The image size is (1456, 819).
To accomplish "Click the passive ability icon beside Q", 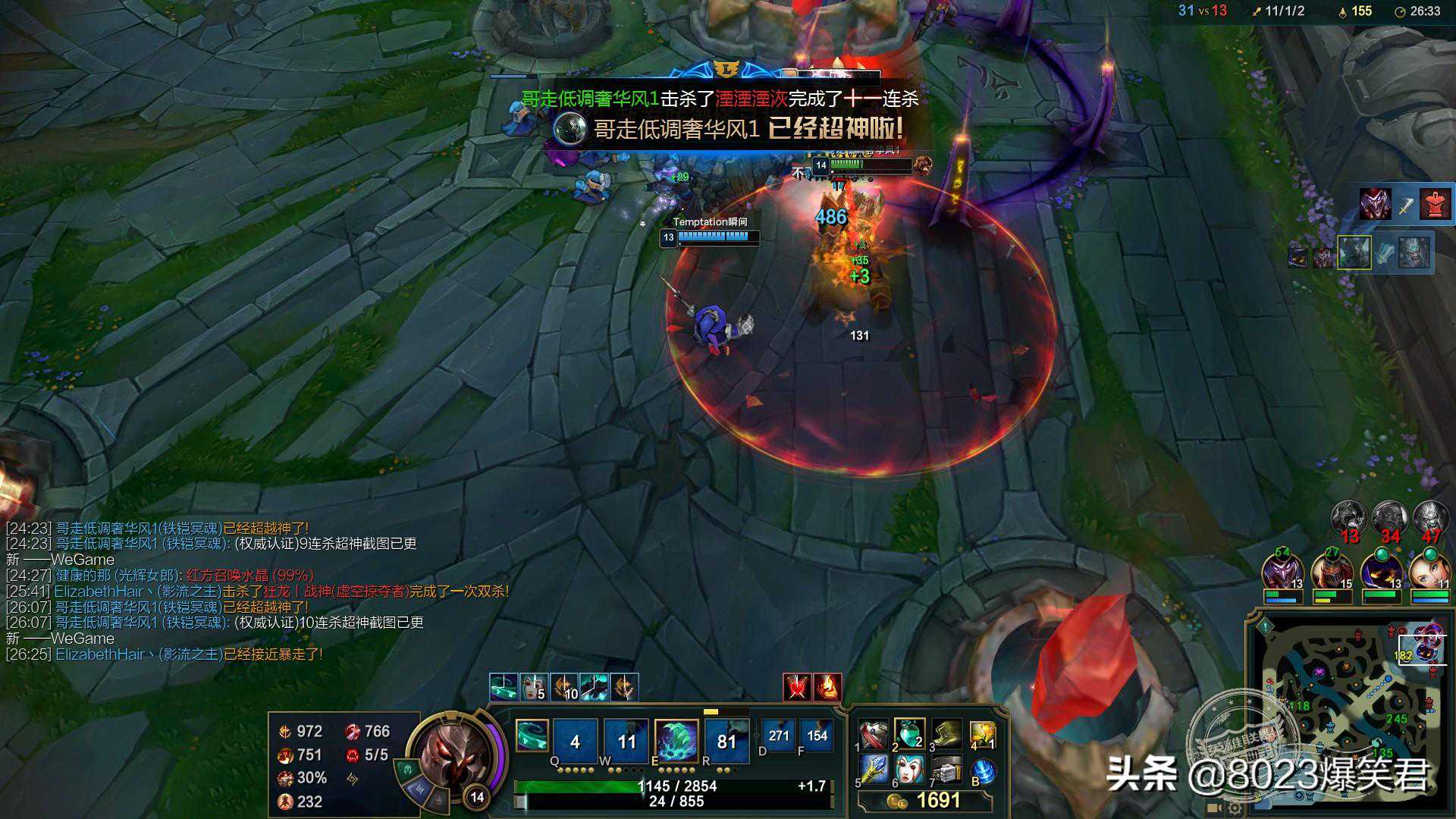I will point(532,736).
